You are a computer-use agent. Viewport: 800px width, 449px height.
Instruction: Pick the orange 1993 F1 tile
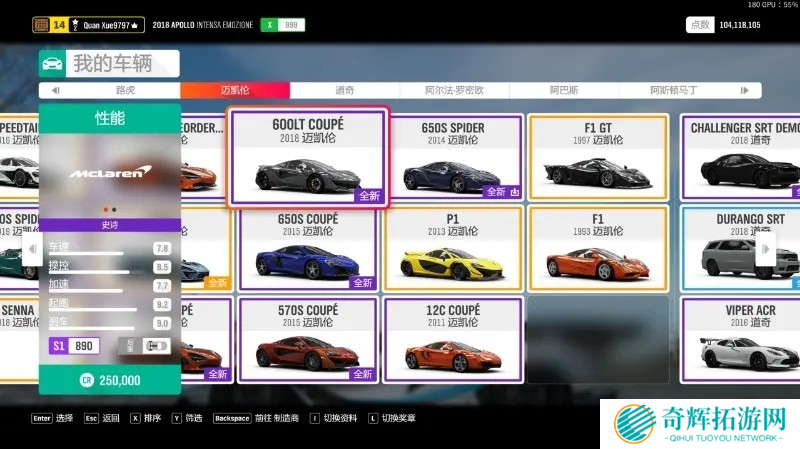(598, 249)
